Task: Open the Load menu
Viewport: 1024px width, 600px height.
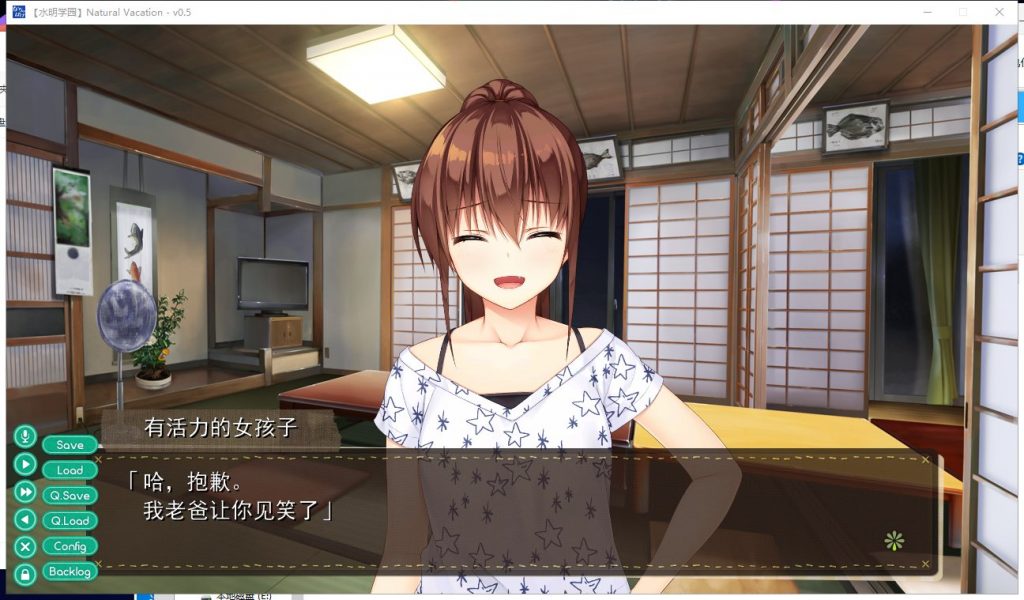Action: pyautogui.click(x=70, y=470)
